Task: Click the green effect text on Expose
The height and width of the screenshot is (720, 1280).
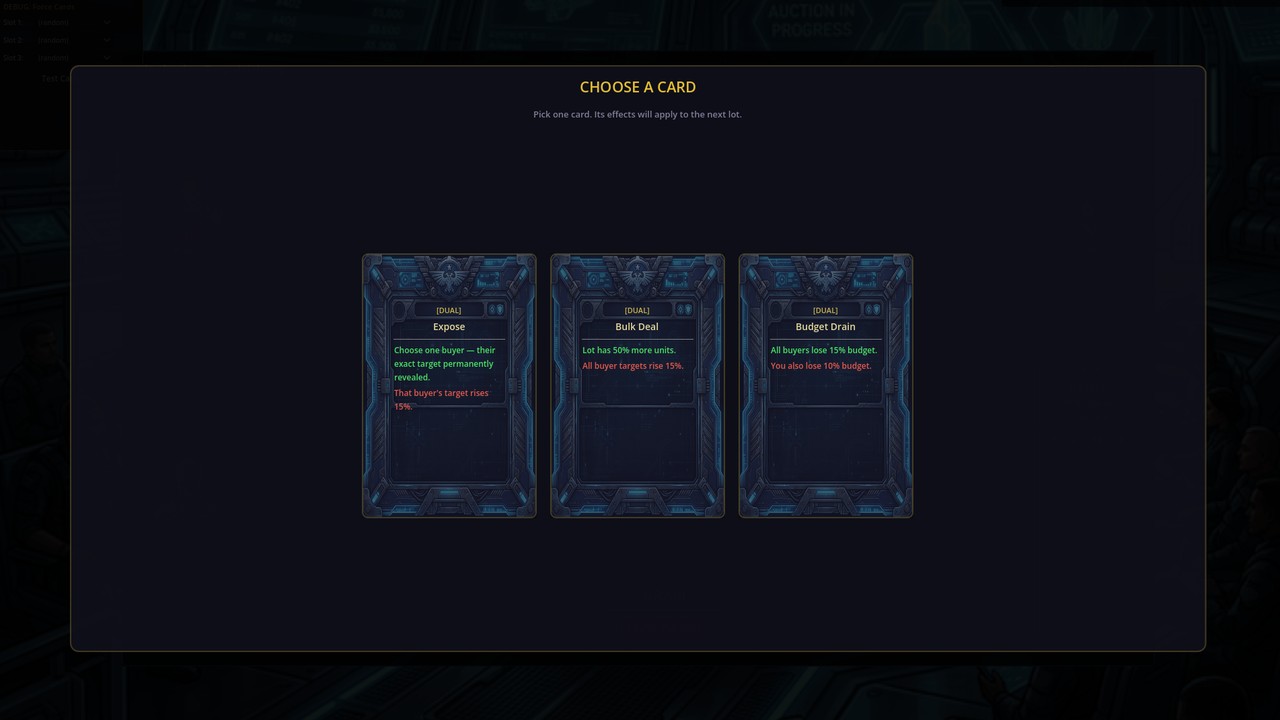Action: (444, 363)
